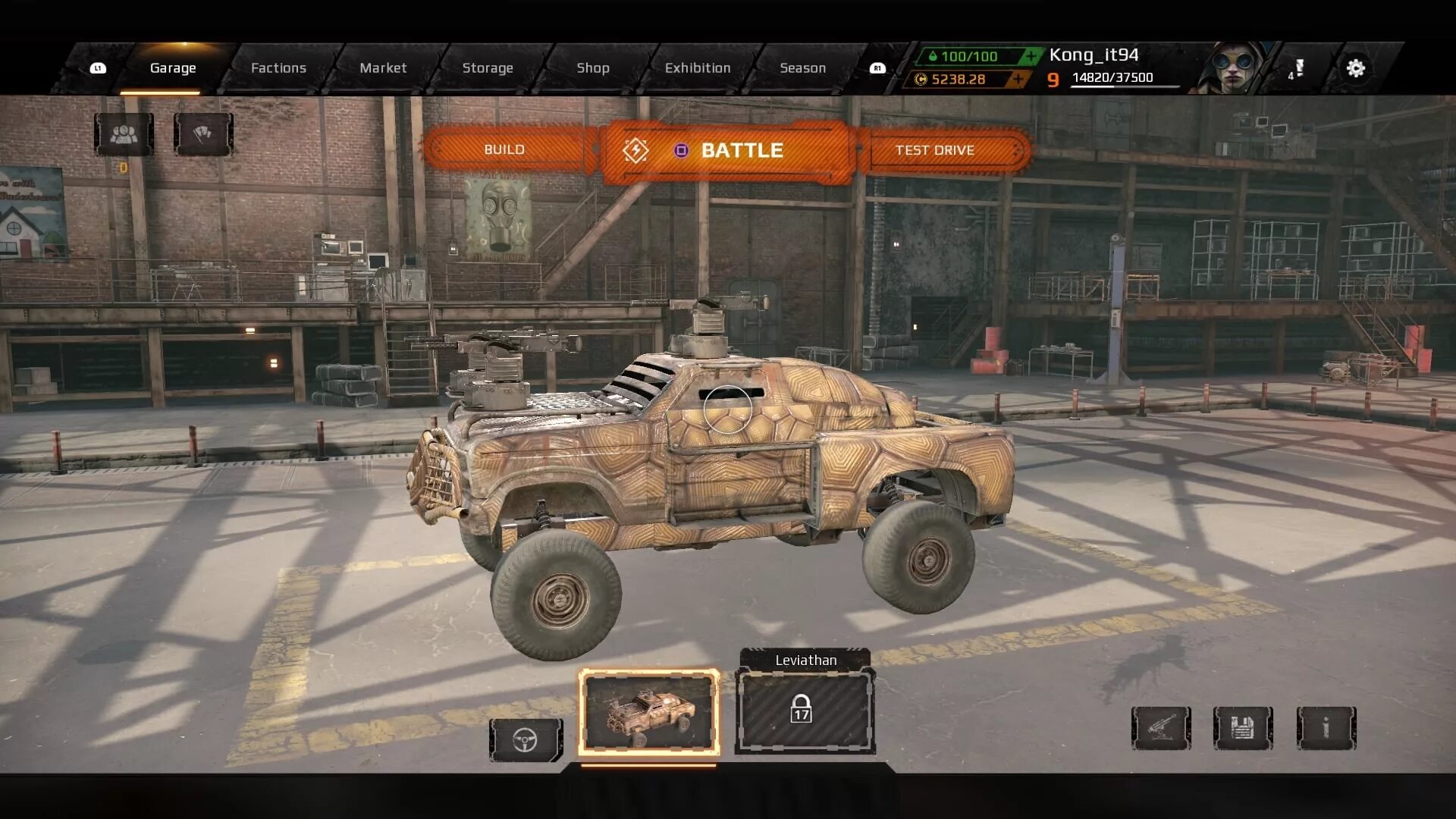Viewport: 1456px width, 819px height.
Task: Open the Shop tab
Action: [x=592, y=68]
